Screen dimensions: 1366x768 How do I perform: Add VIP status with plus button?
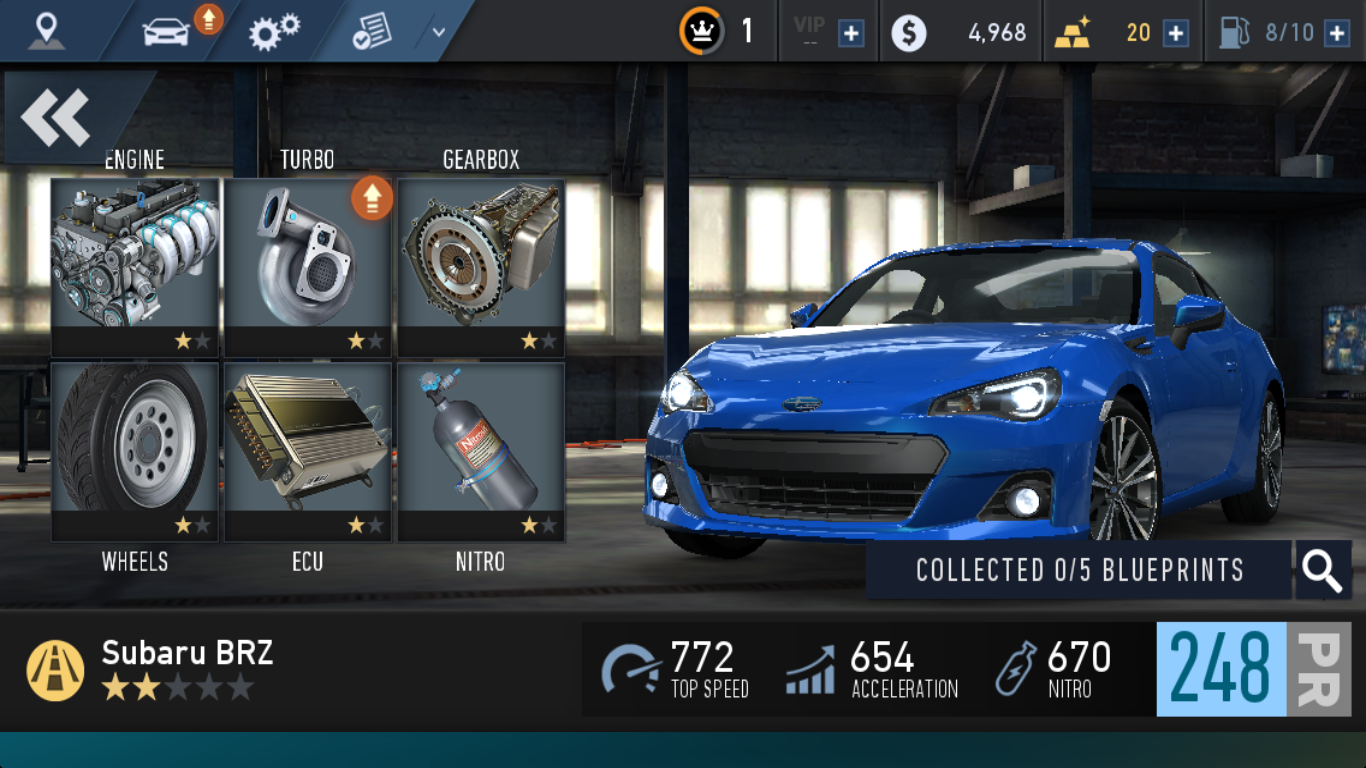click(x=851, y=33)
